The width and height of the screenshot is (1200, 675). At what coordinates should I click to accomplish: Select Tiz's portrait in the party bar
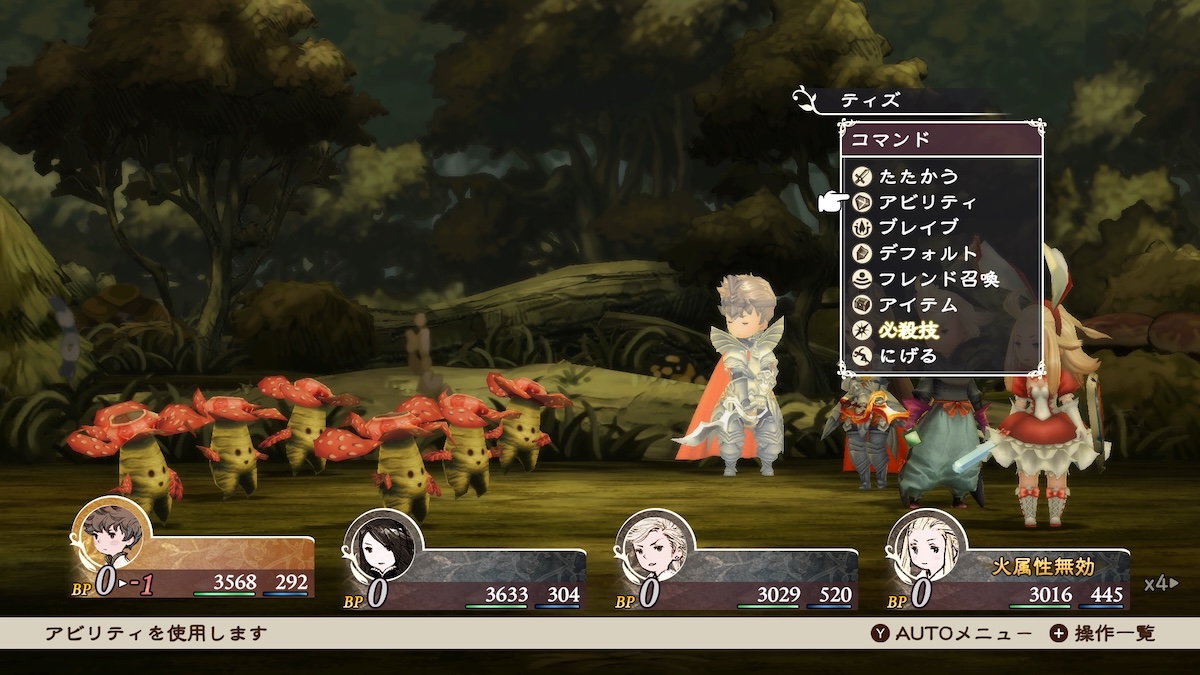(x=111, y=537)
